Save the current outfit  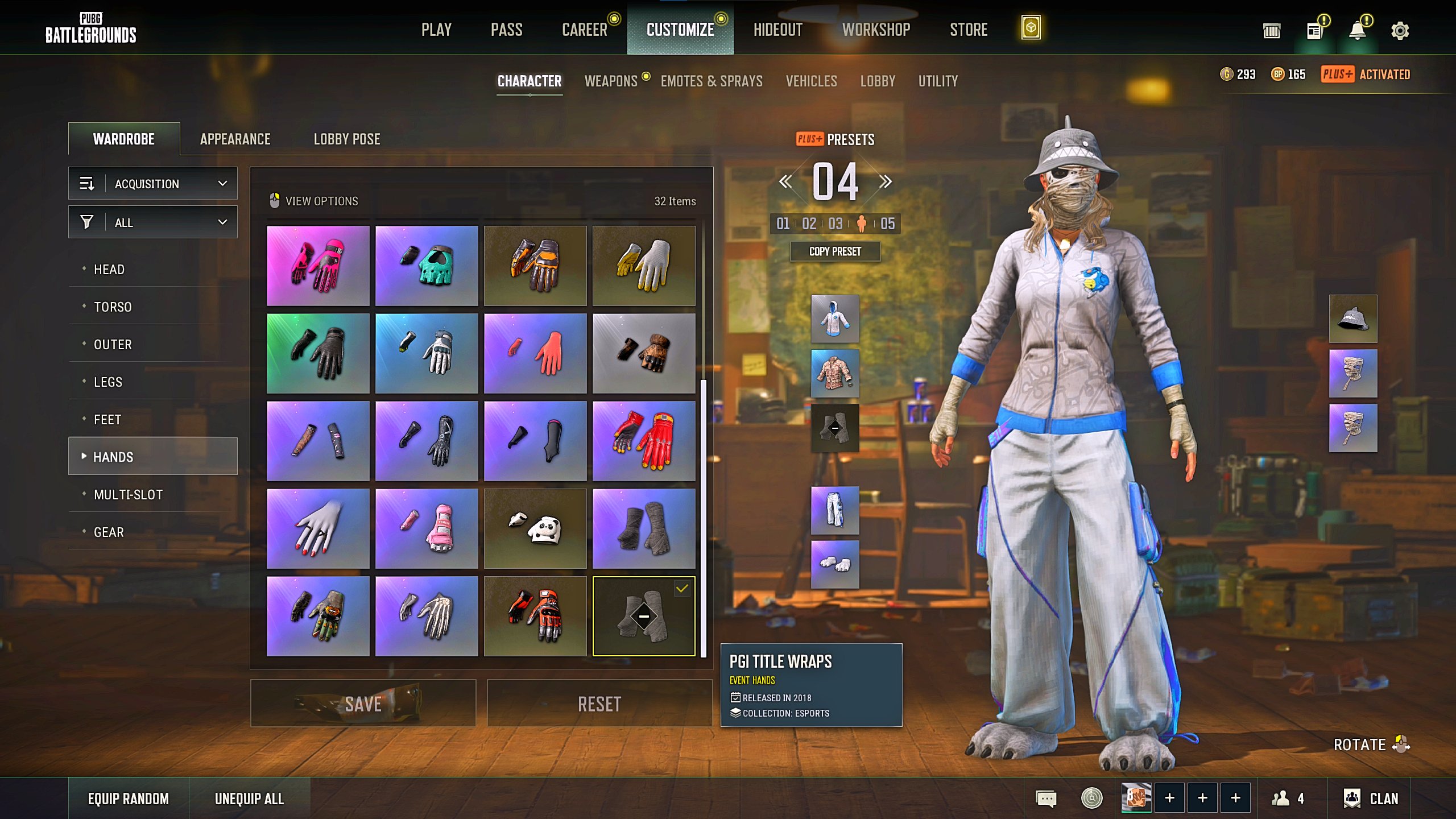(363, 704)
